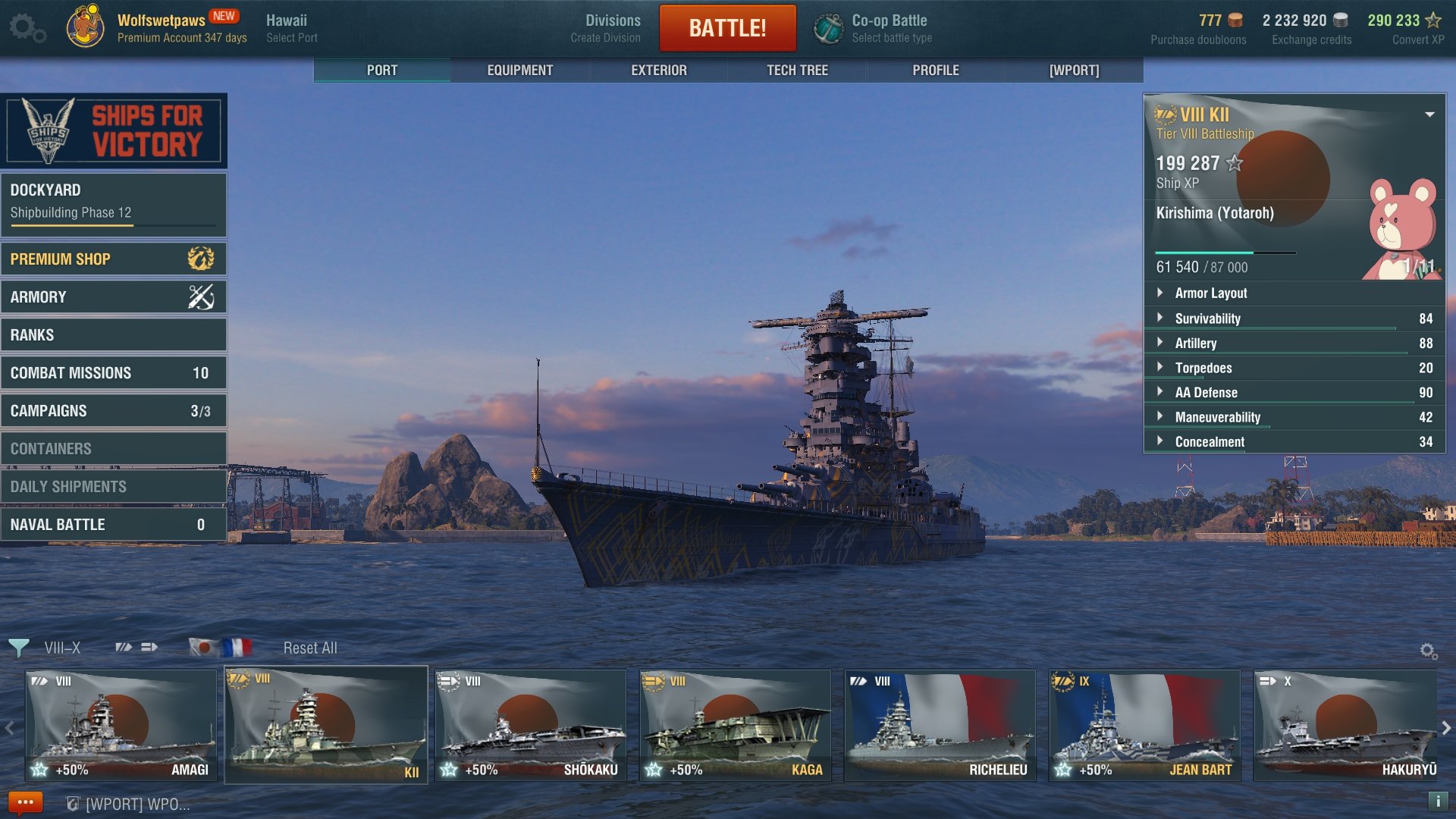Enter the Armory

point(114,297)
